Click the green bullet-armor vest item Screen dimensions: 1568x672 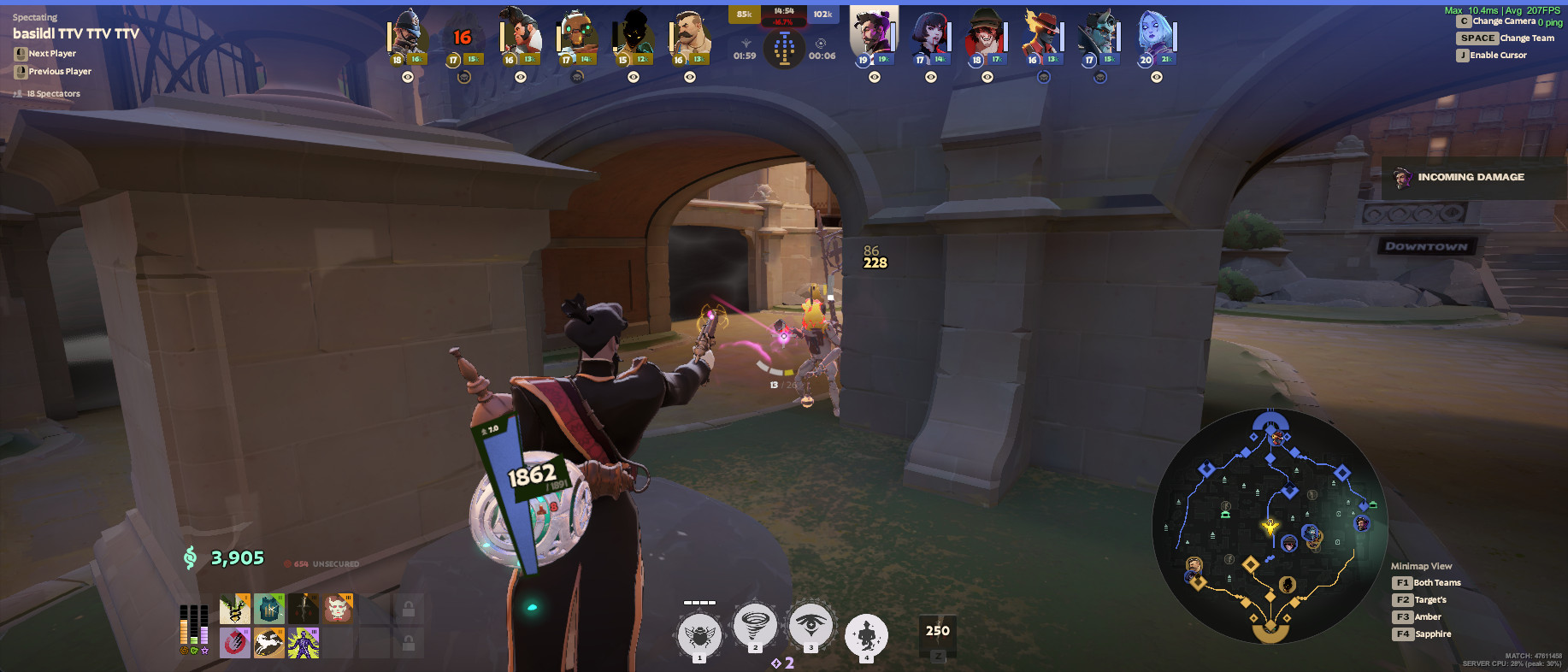[269, 610]
